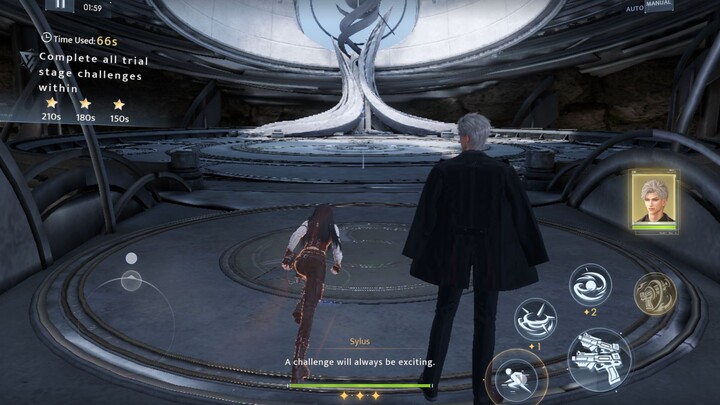Tap the virtual movement joystick

[x=131, y=281]
